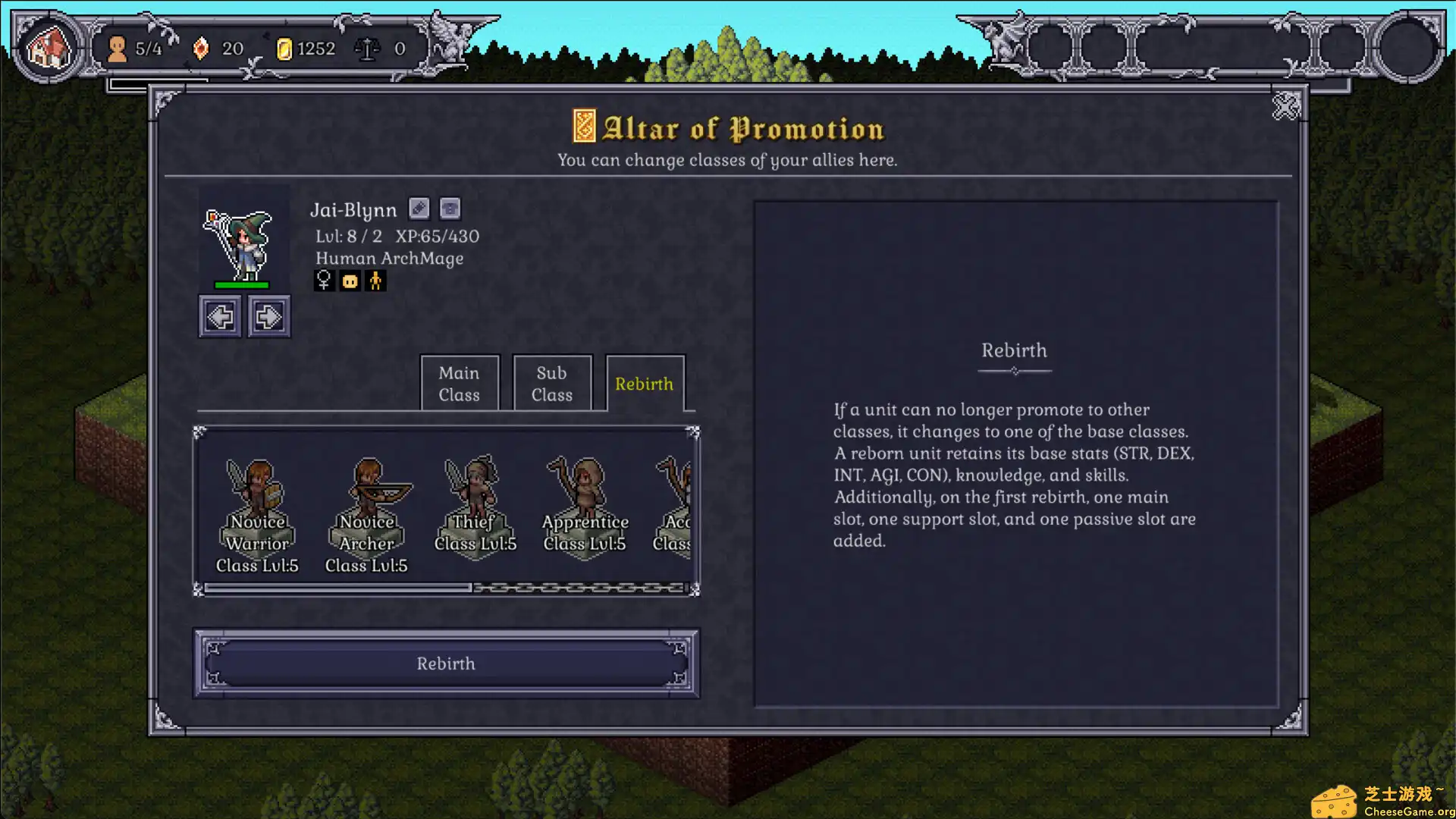This screenshot has height=819, width=1456.
Task: Go to next ally with right arrow
Action: point(268,316)
